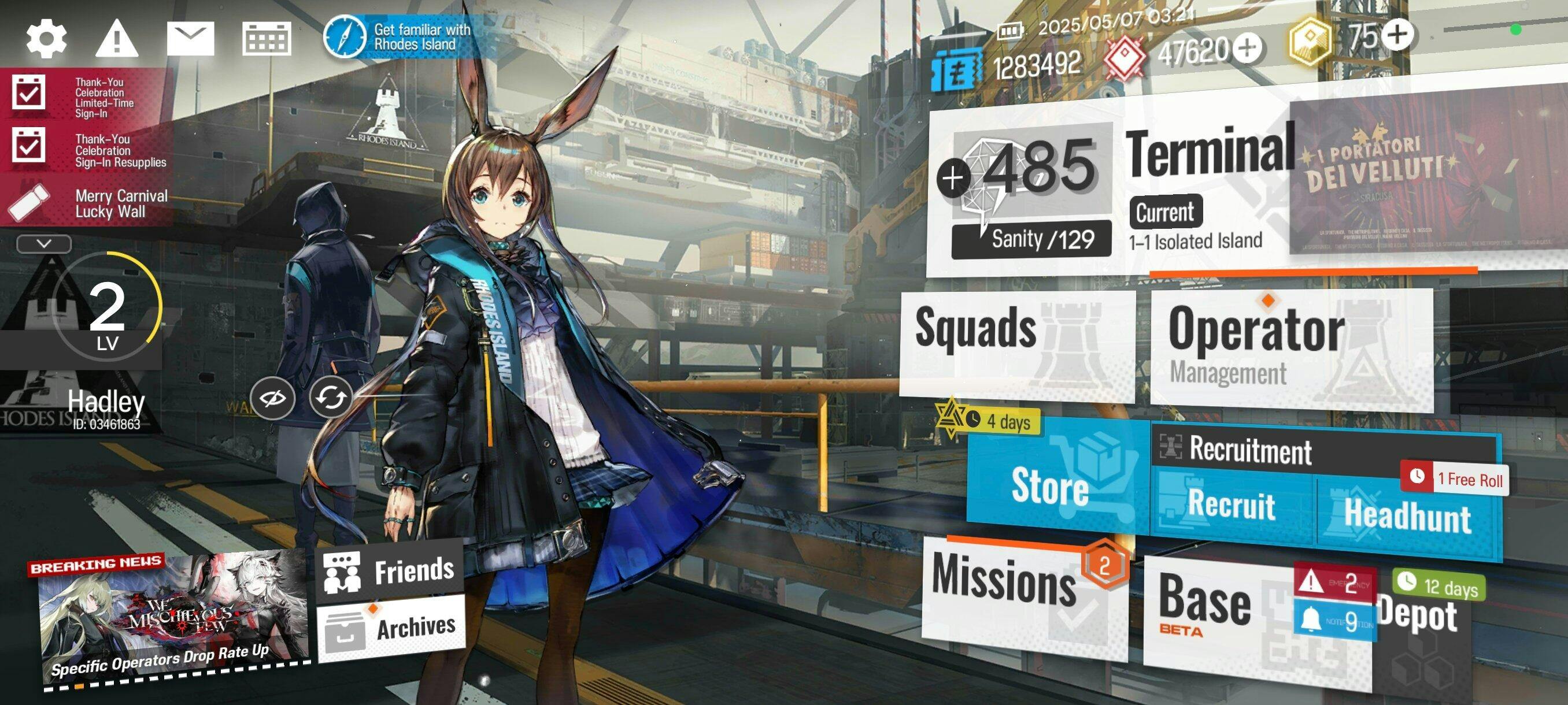
Task: Collapse the event list arrow
Action: [x=44, y=244]
